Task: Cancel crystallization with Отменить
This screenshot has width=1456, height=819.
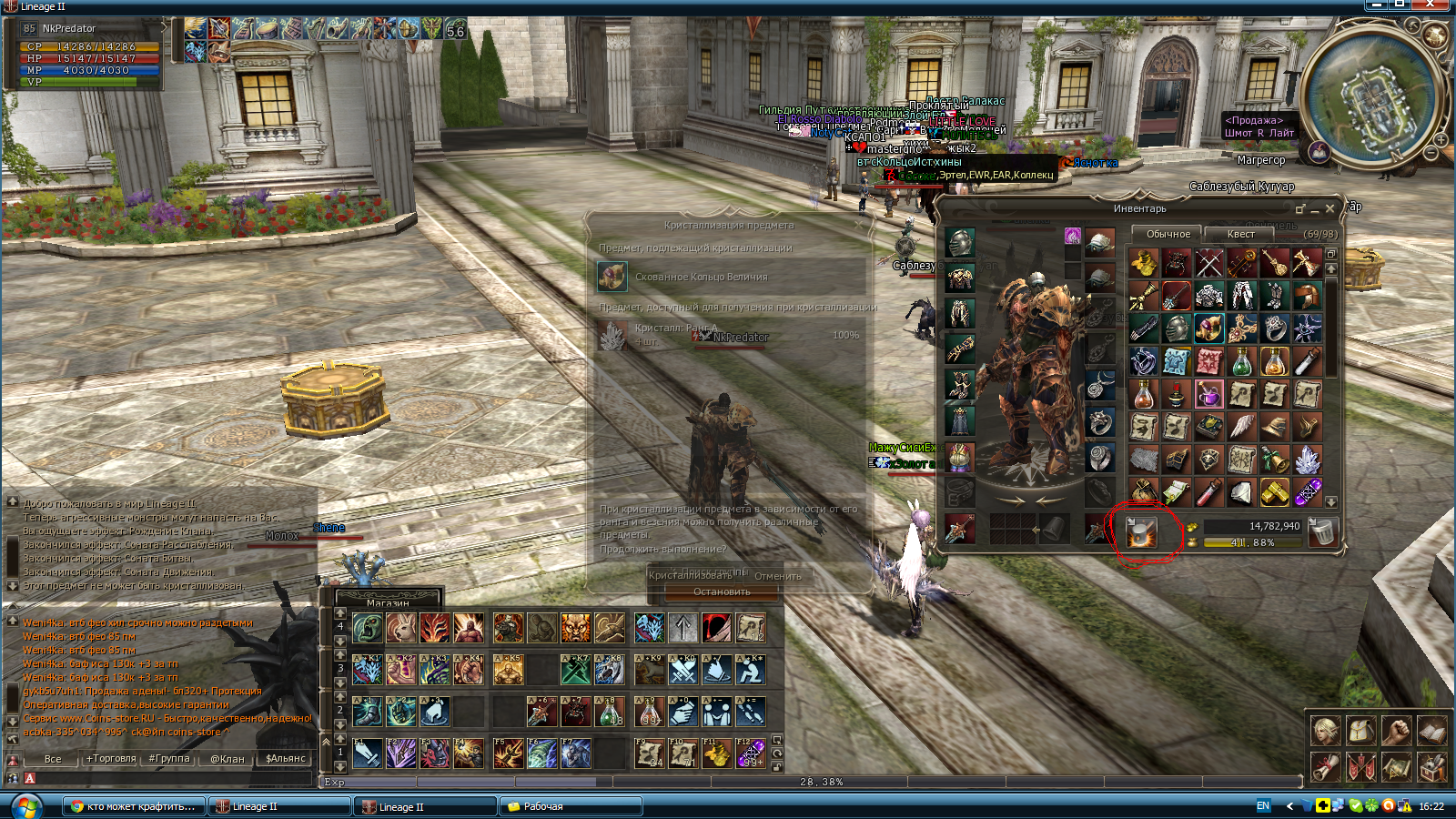Action: point(777,575)
